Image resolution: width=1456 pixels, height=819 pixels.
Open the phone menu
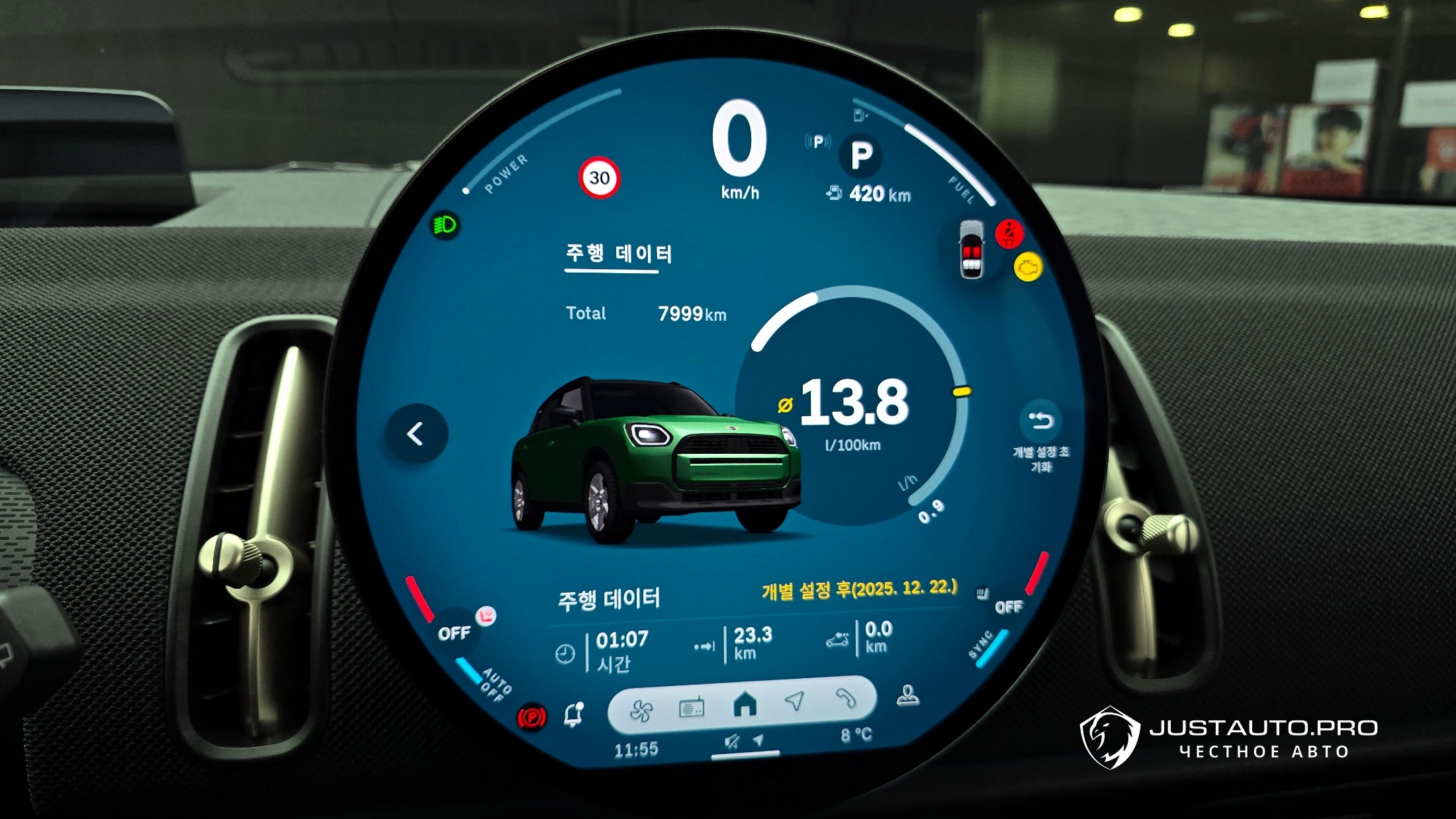(x=845, y=698)
